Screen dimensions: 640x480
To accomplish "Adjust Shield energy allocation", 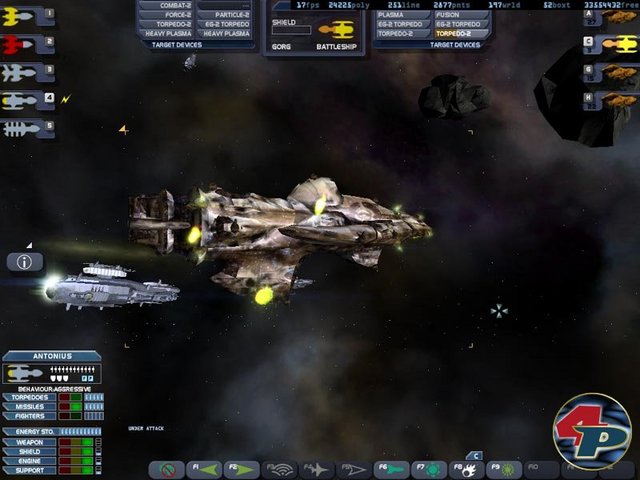I will click(x=28, y=450).
